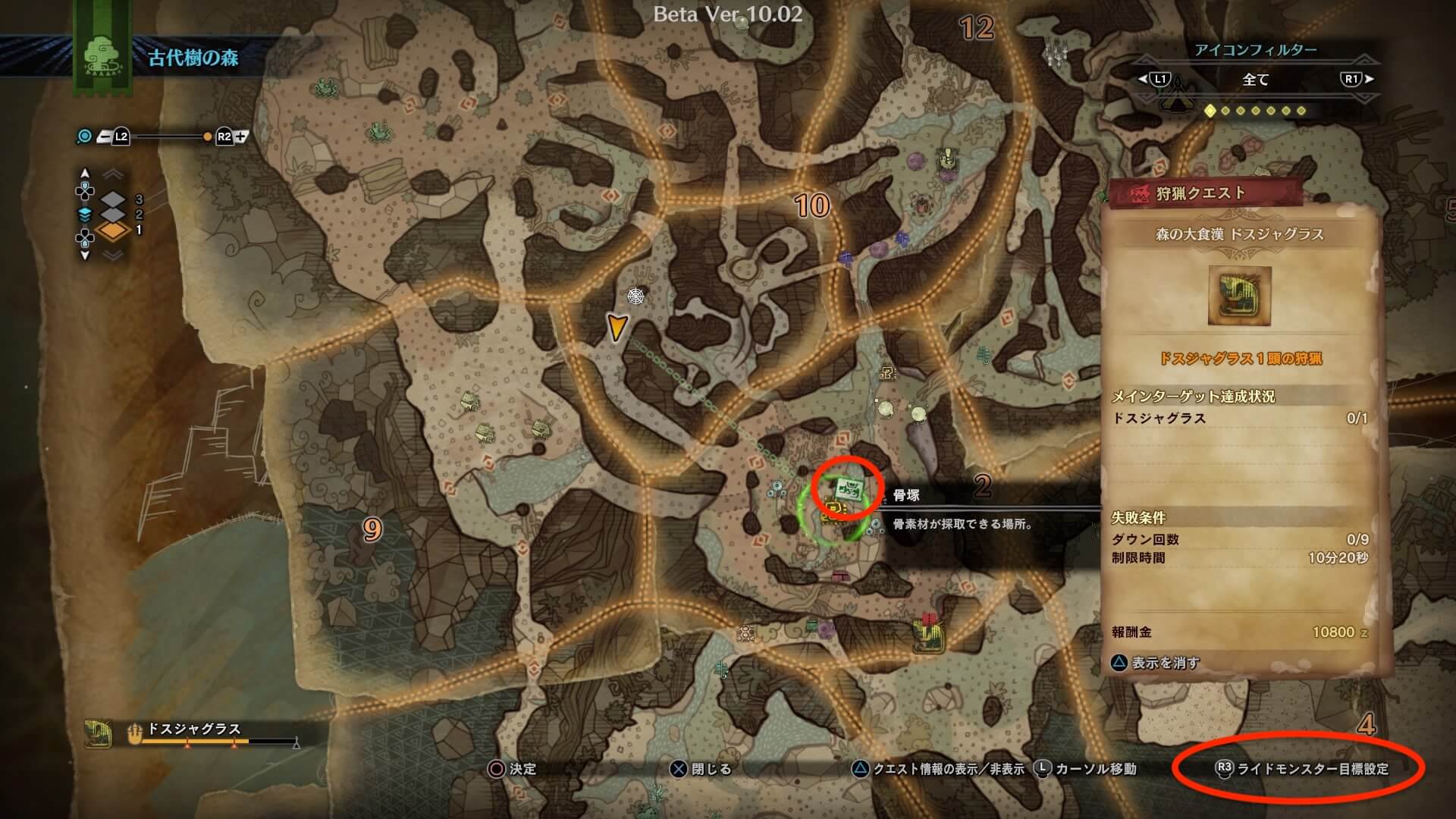Click the Great Jagras portrait in quest panel
The height and width of the screenshot is (819, 1456).
tap(1239, 296)
